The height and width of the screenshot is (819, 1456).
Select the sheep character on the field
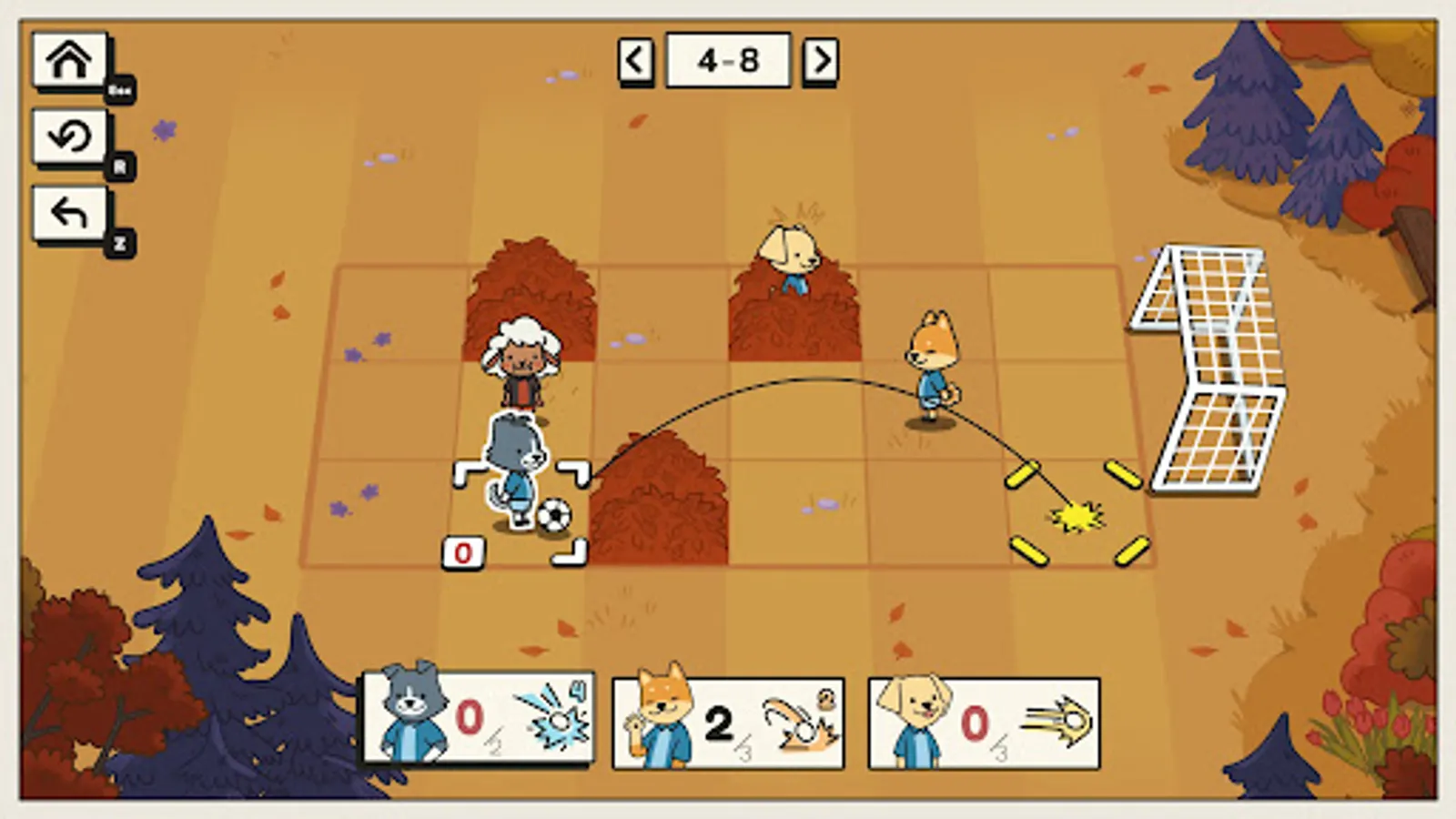pyautogui.click(x=521, y=359)
